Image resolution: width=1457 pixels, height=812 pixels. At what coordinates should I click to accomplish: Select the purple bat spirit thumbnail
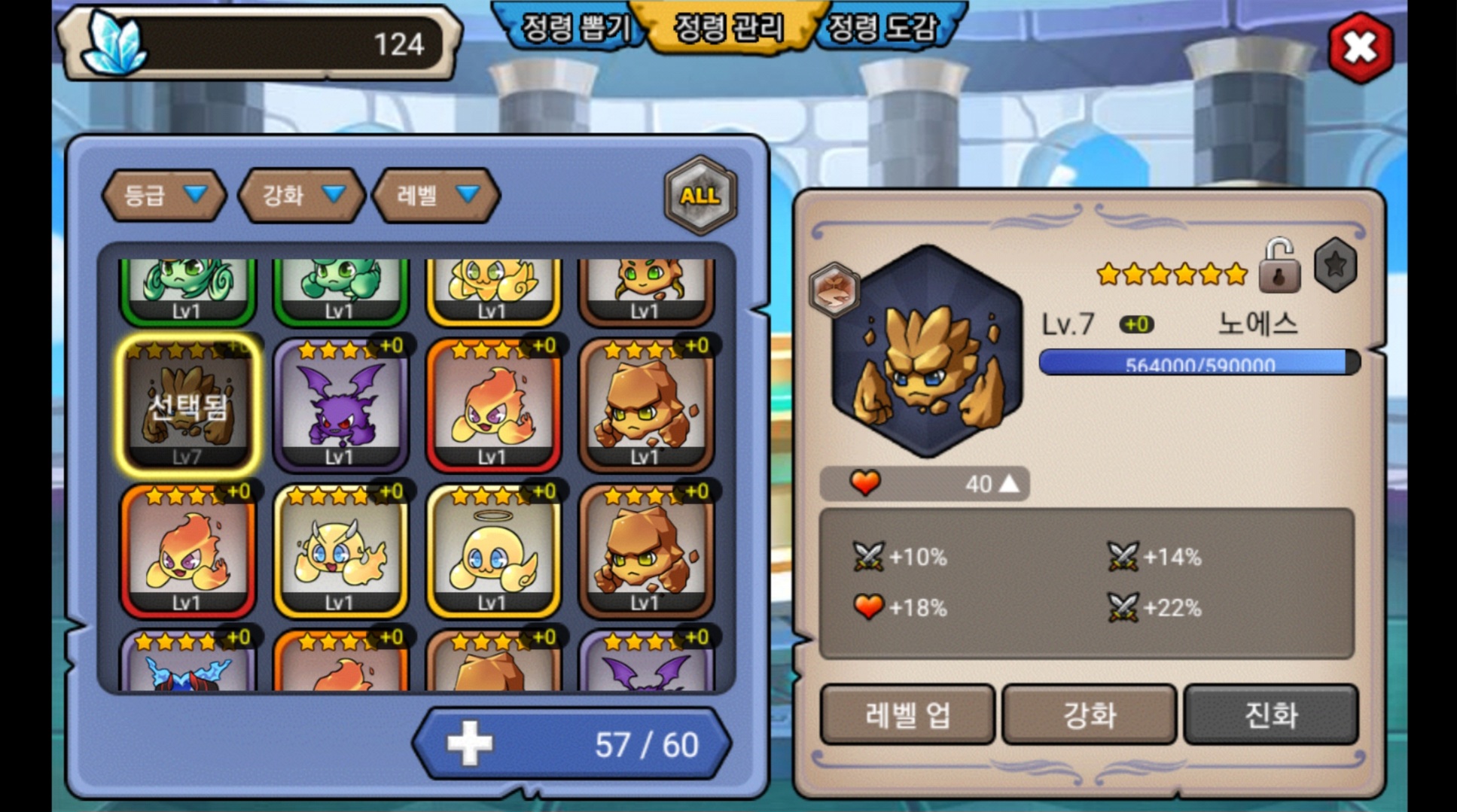(340, 404)
